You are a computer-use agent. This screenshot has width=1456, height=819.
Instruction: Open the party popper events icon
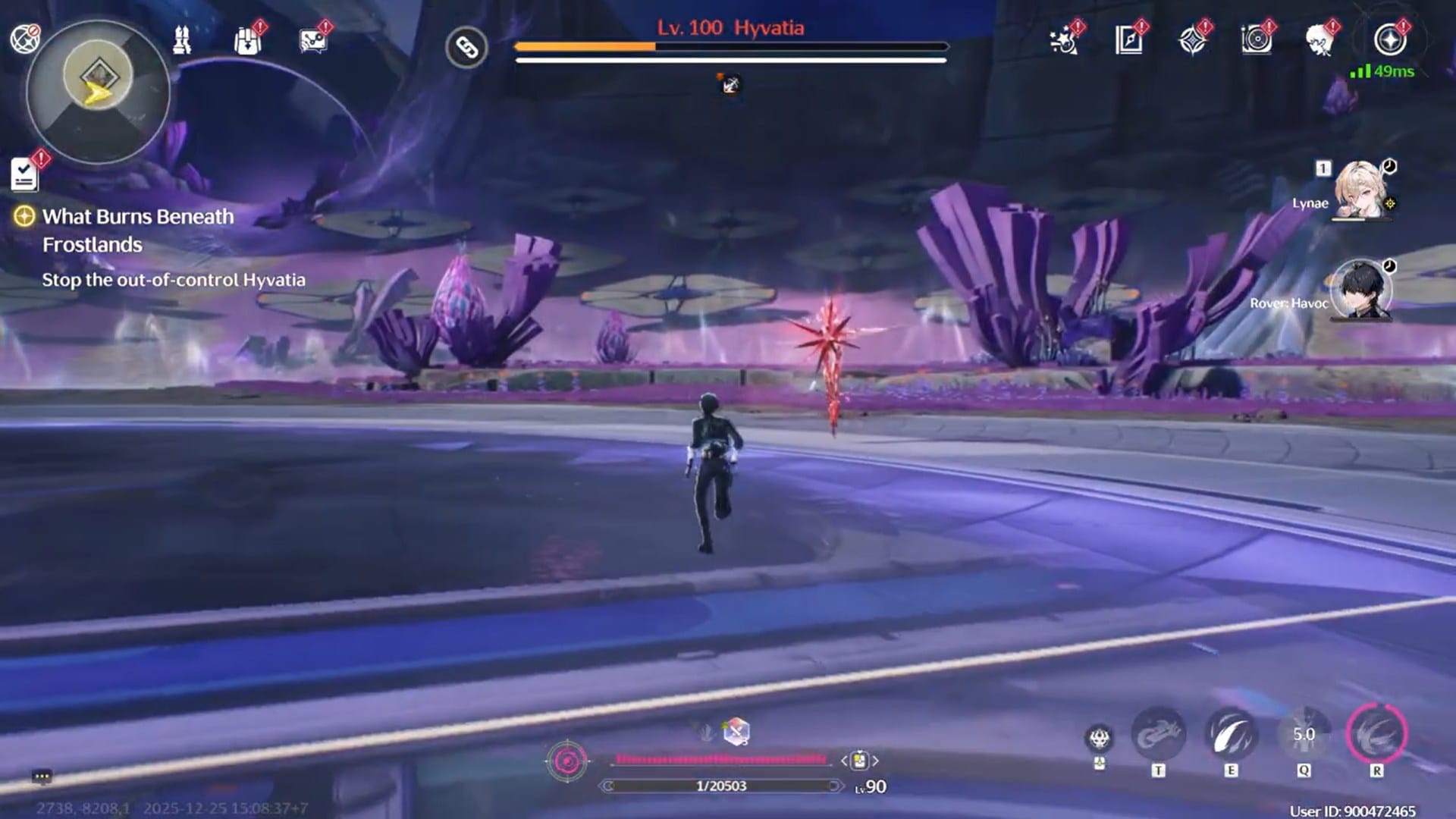pos(1064,41)
